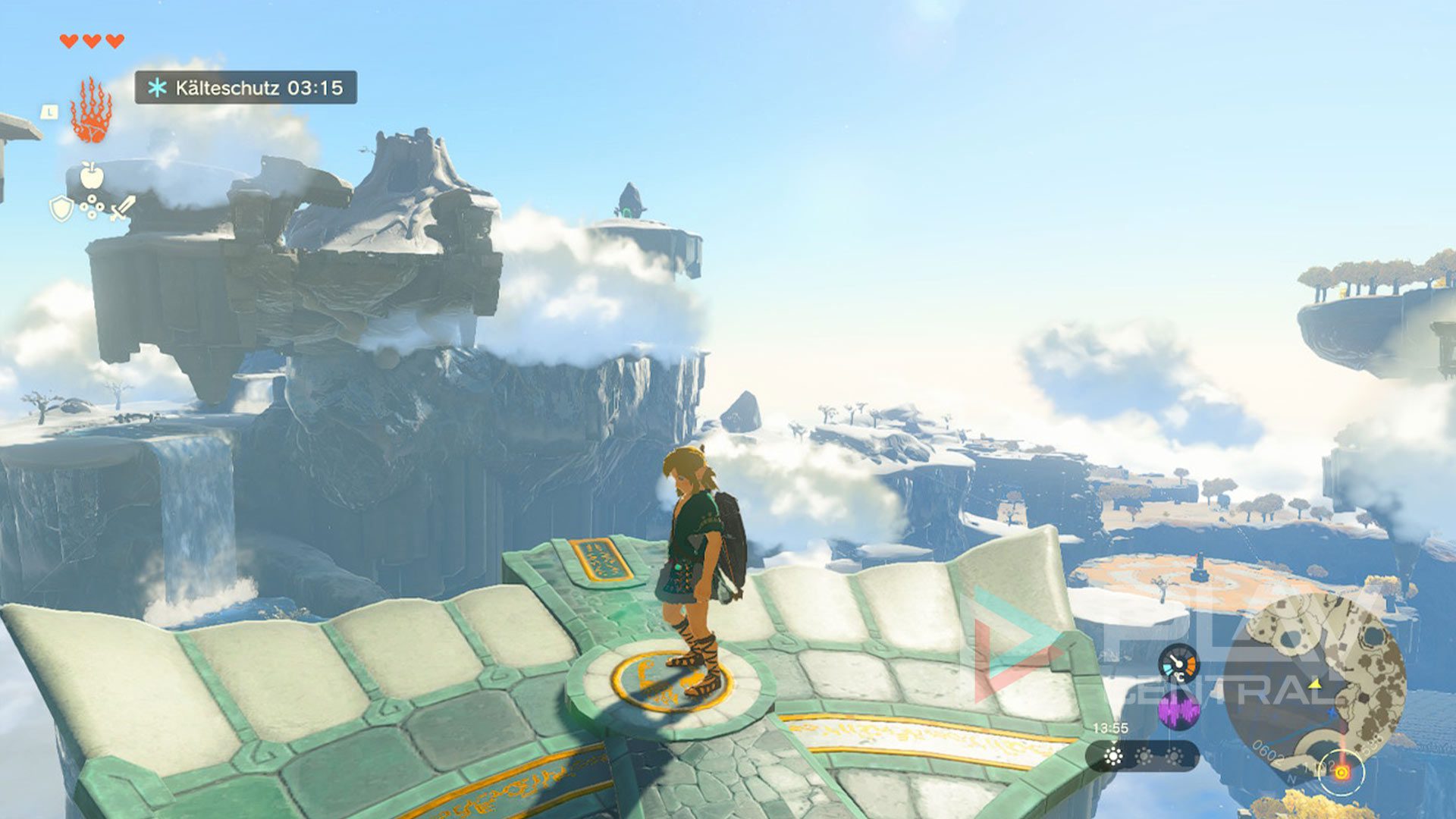This screenshot has width=1456, height=819.
Task: Click the purple noise meter icon
Action: [1178, 711]
